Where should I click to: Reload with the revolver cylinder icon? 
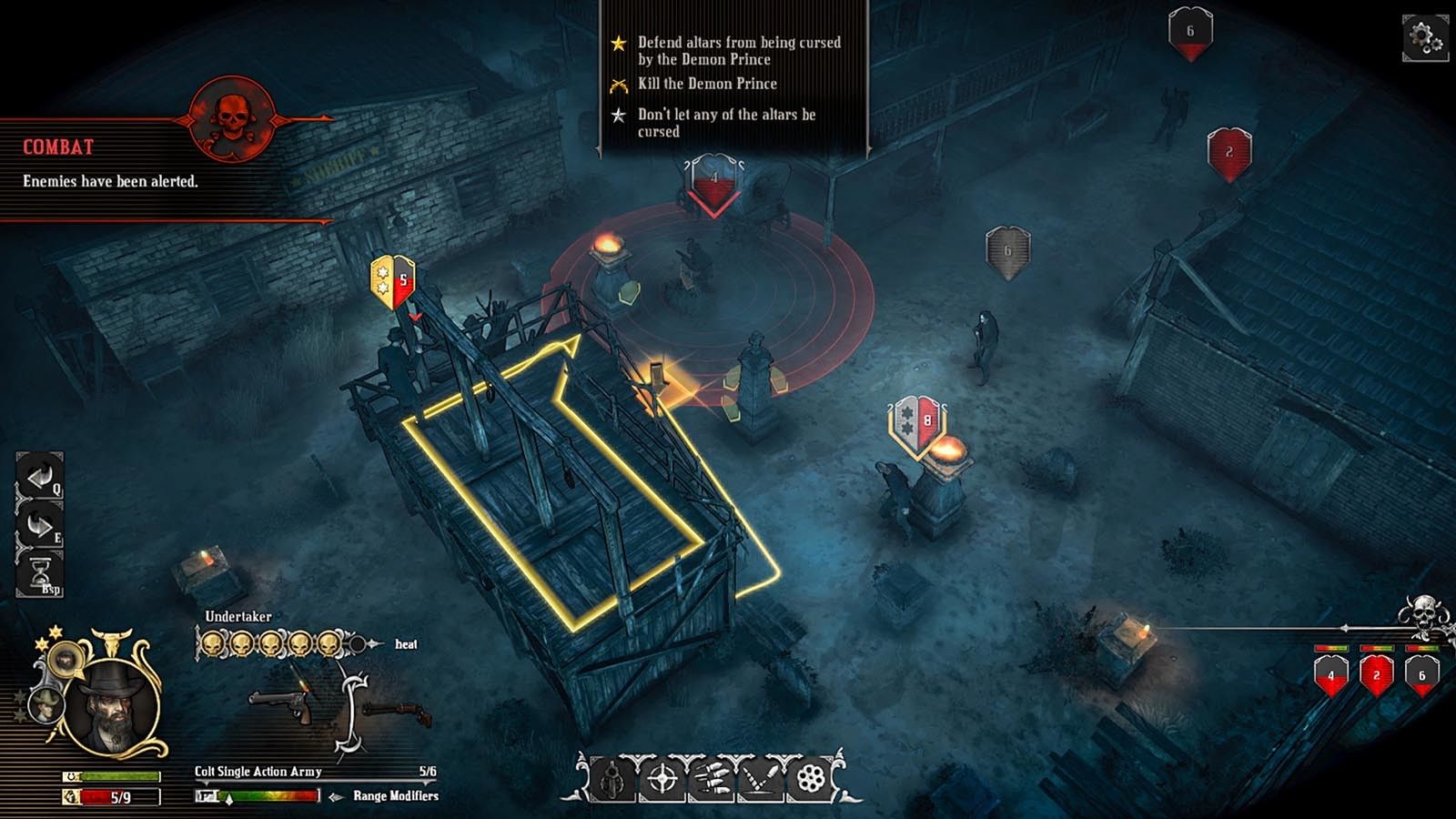pos(809,780)
